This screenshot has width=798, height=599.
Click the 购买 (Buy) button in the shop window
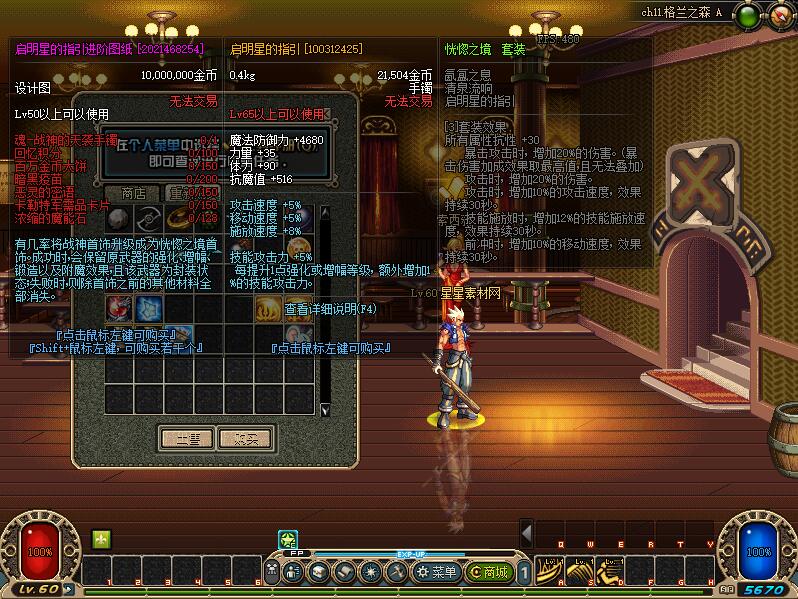(245, 437)
